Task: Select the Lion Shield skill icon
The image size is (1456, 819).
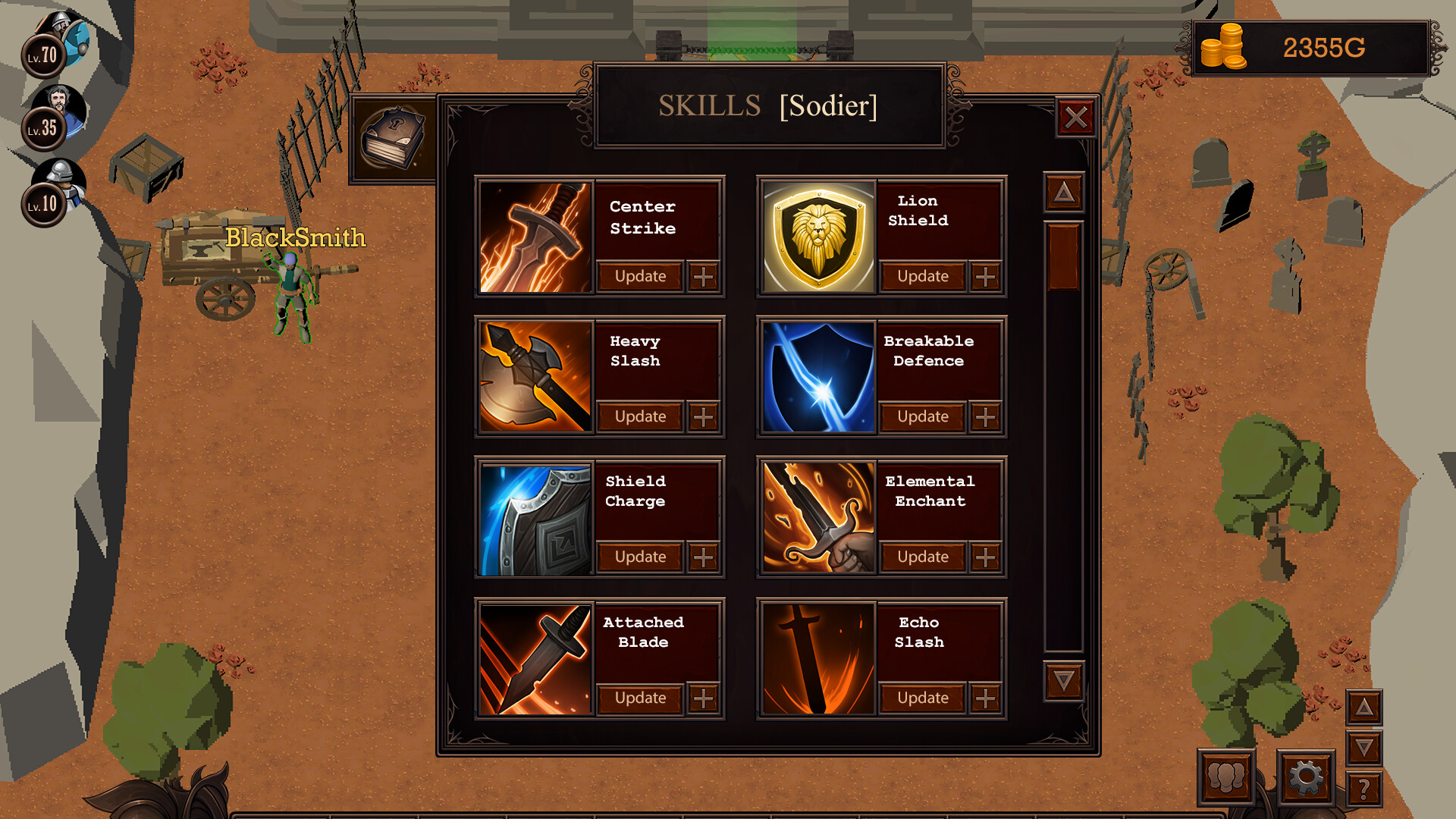Action: [817, 237]
